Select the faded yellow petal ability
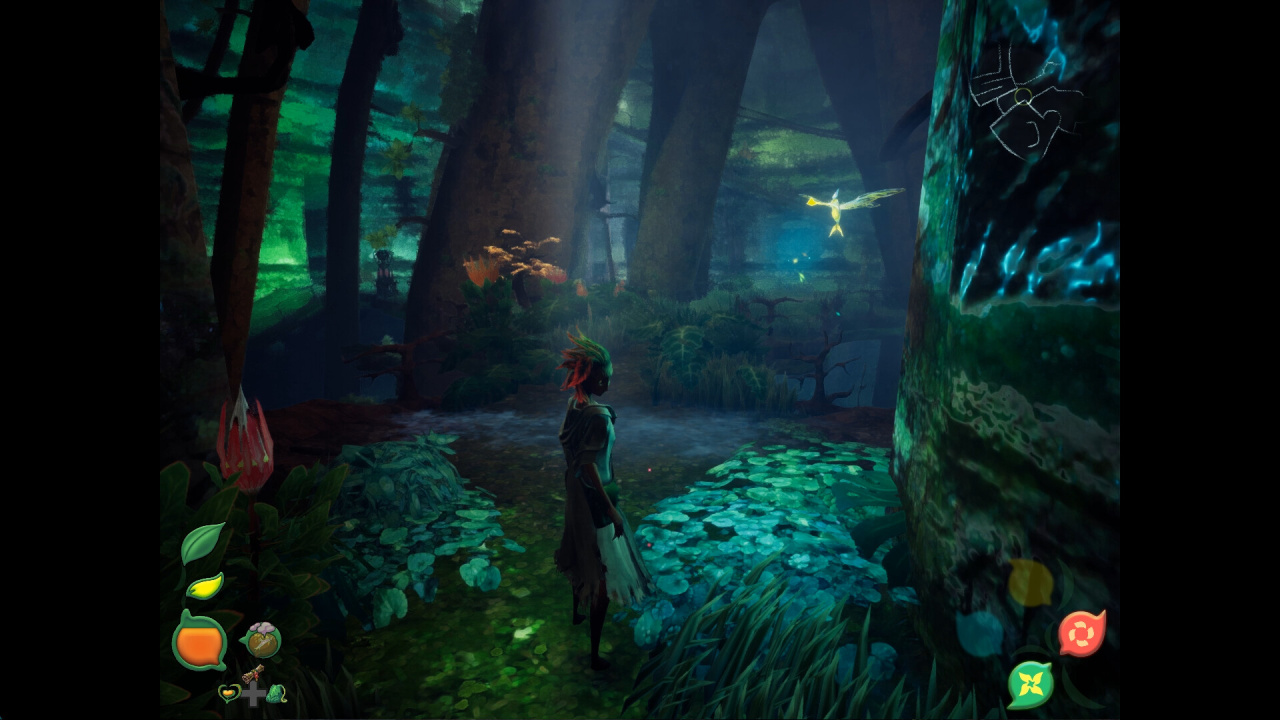 coord(1030,583)
